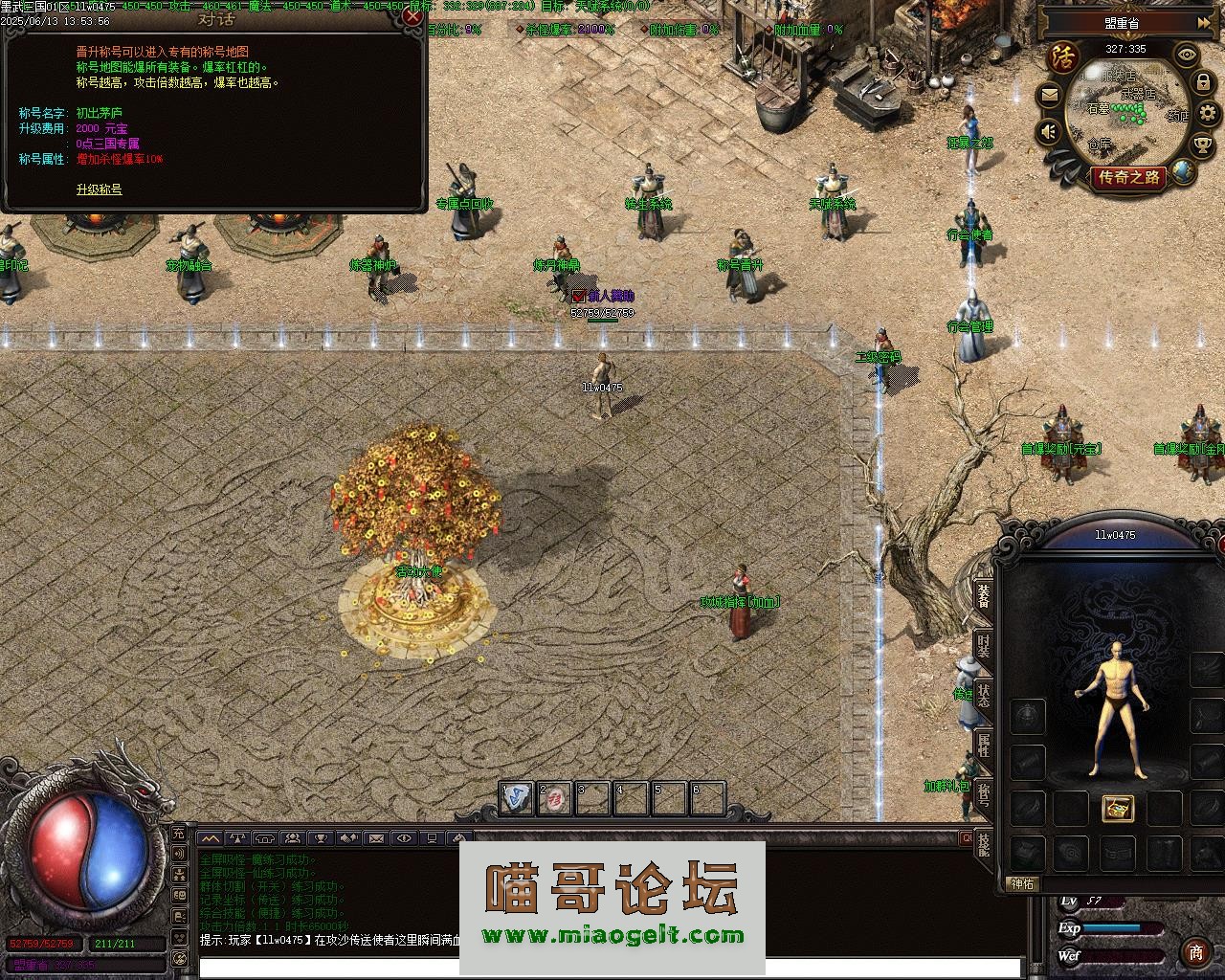Use the first hotbar slot item

(517, 798)
